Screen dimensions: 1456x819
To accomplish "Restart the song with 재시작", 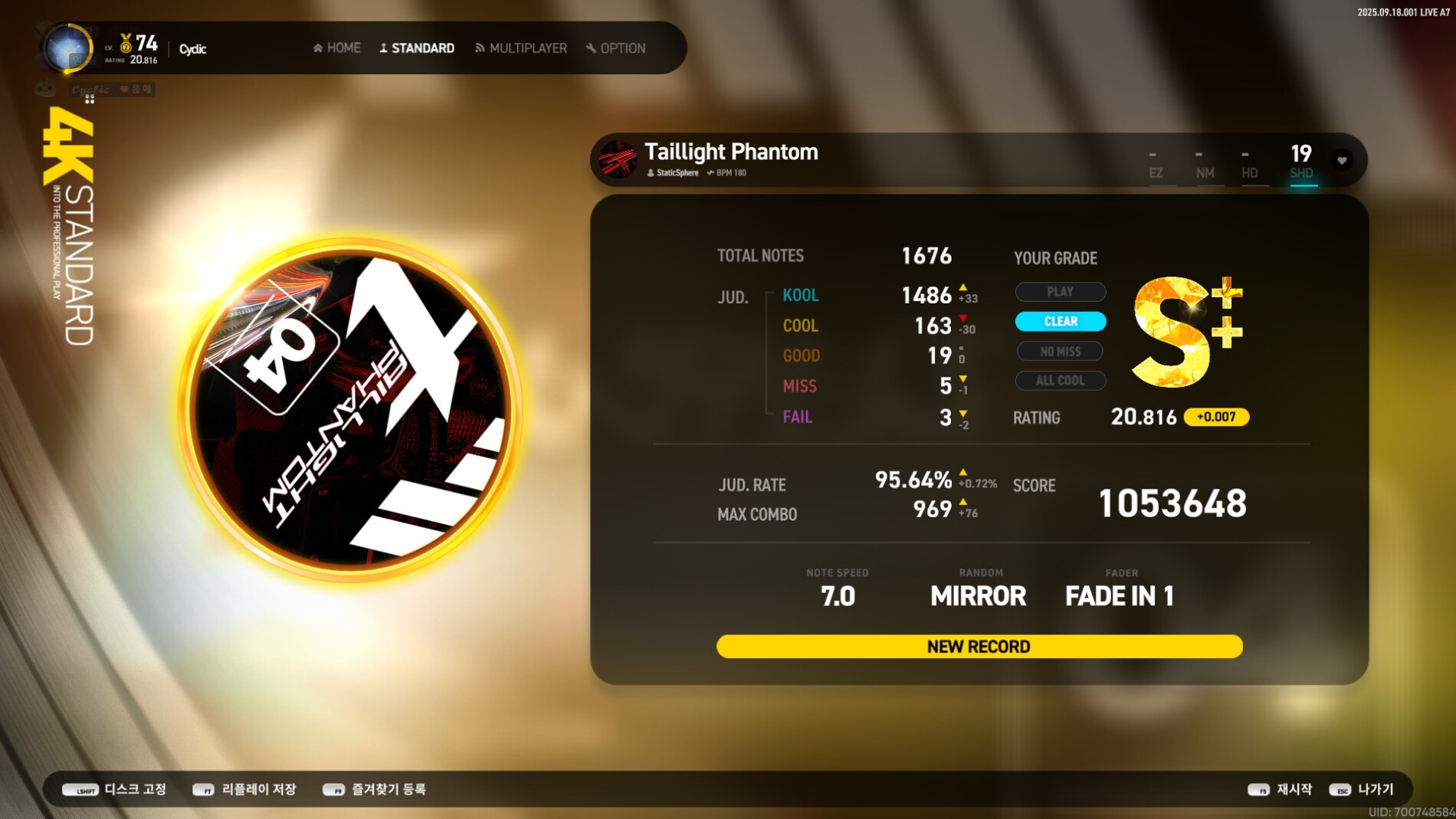I will 1280,789.
